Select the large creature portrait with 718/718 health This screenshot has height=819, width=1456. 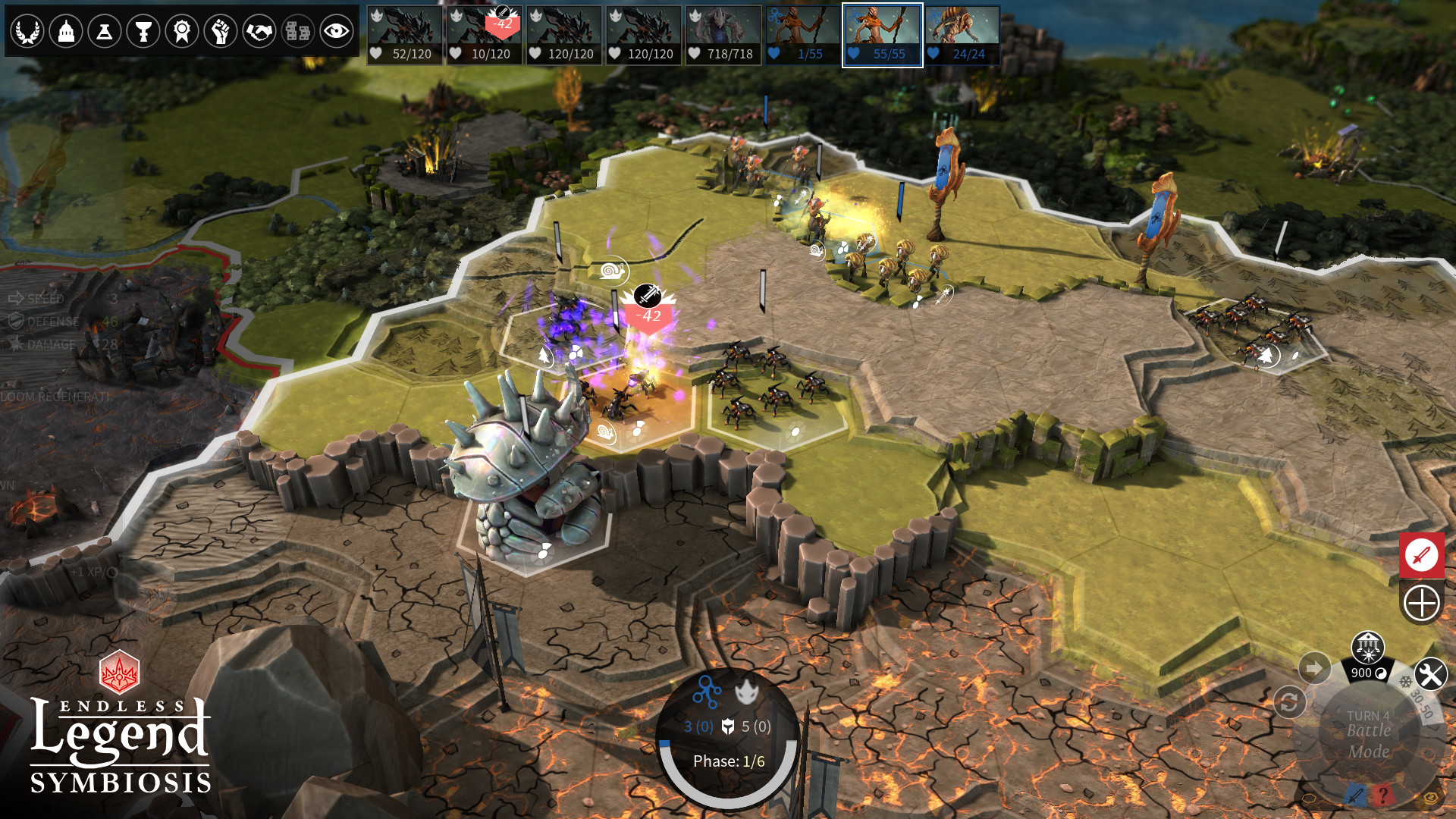click(723, 36)
